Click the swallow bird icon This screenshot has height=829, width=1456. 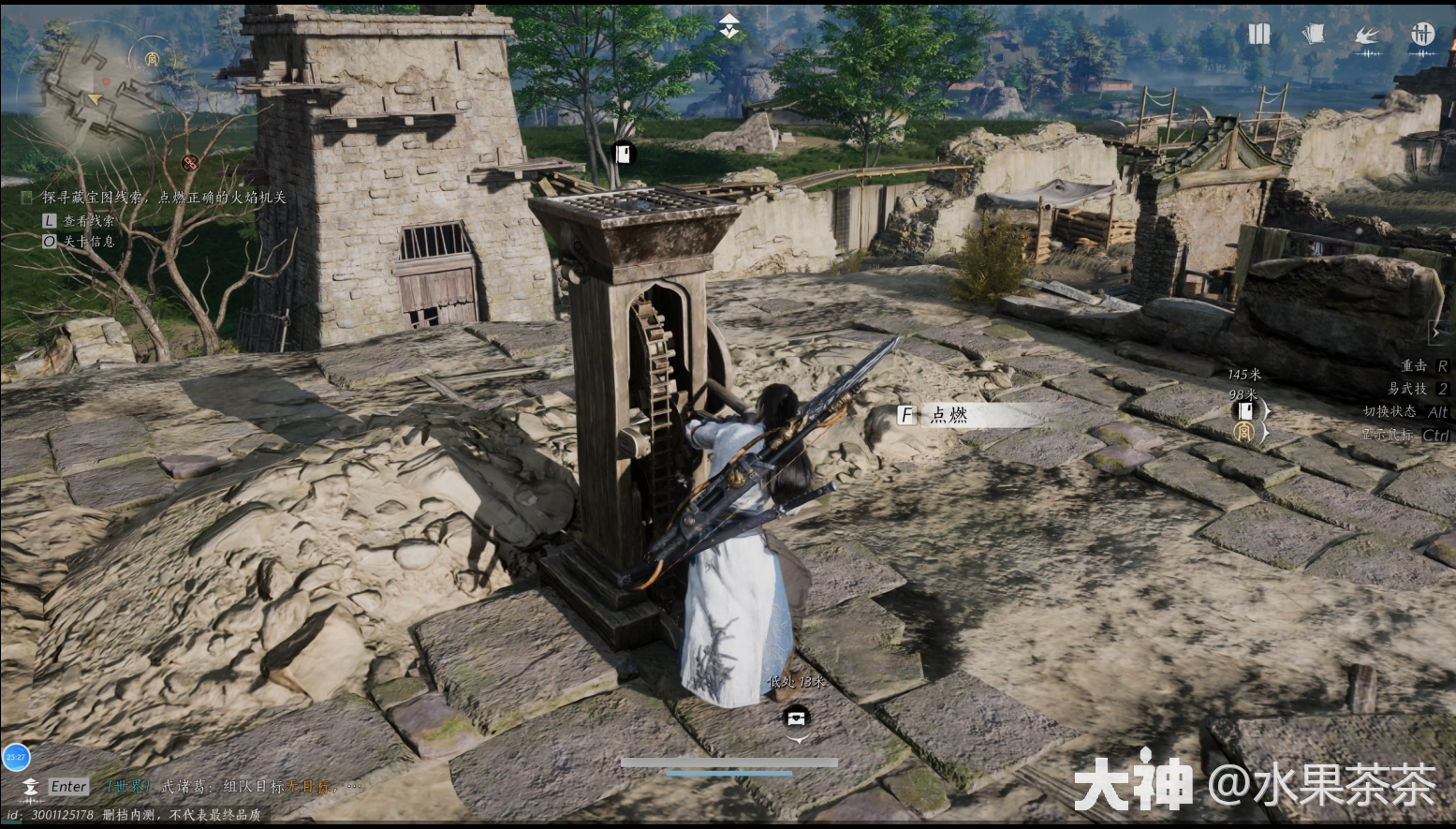(x=1367, y=36)
